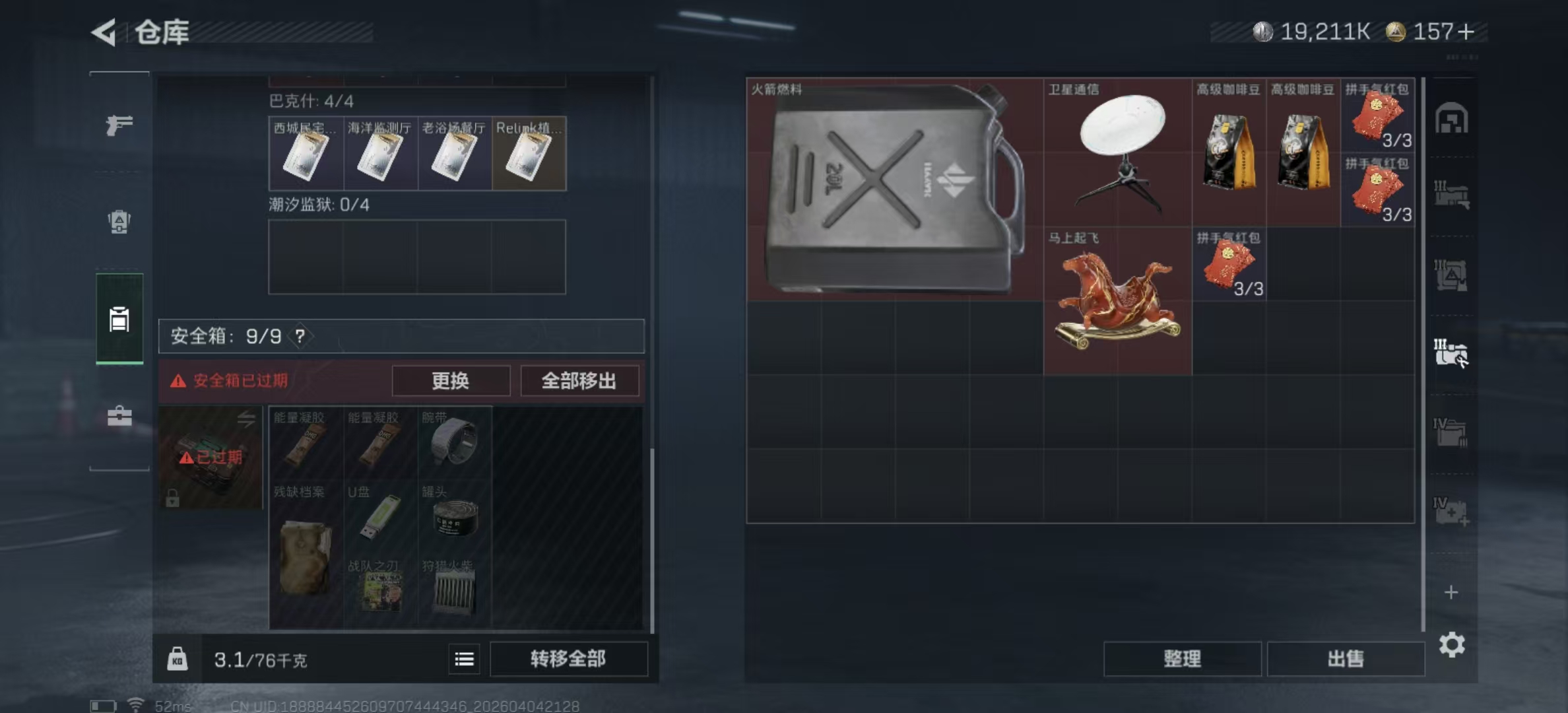Click the list view icon beside the weight display
The image size is (1568, 713).
(464, 660)
